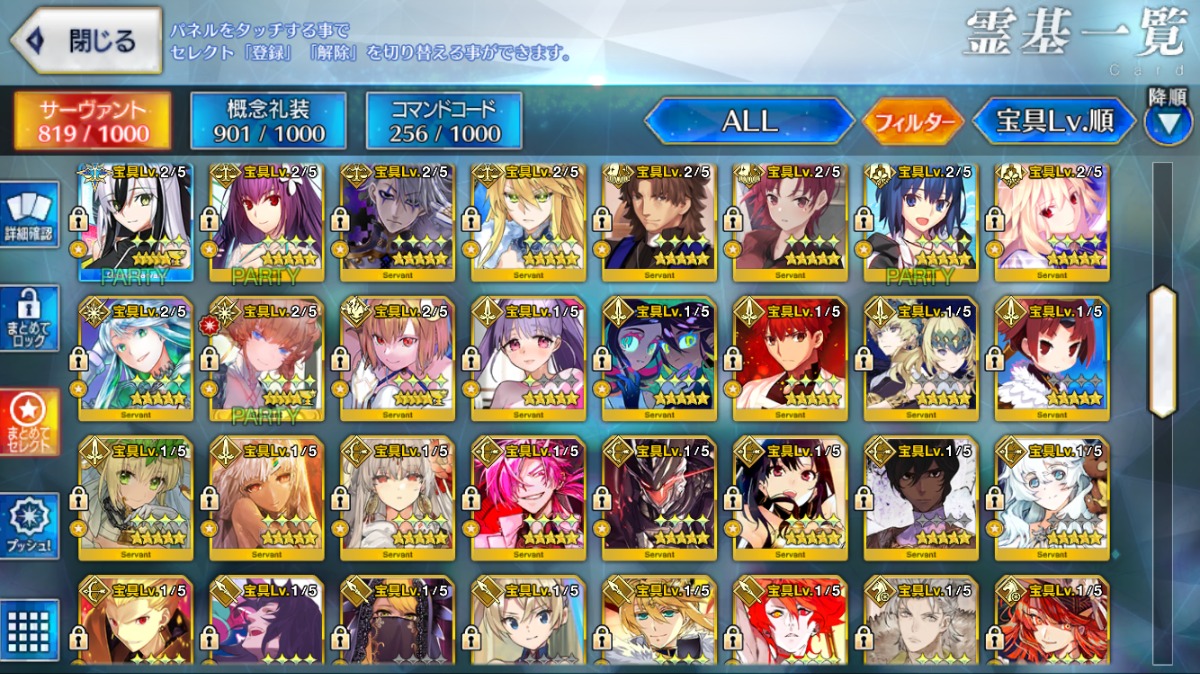Change the 宝具Lv.順 sort order
1200x674 pixels.
1054,121
